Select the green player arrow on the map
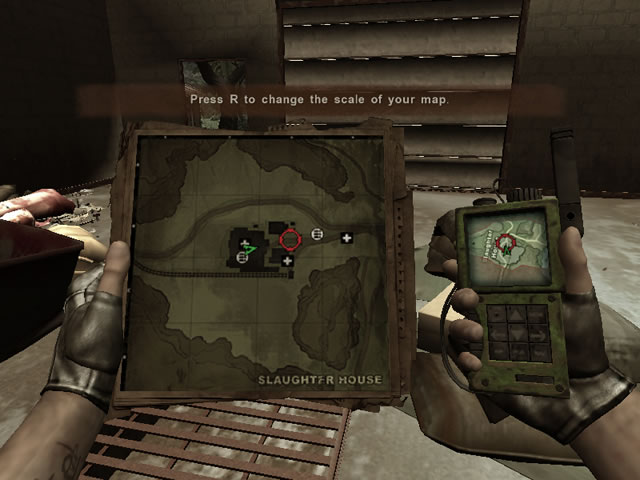This screenshot has height=480, width=640. pos(250,249)
